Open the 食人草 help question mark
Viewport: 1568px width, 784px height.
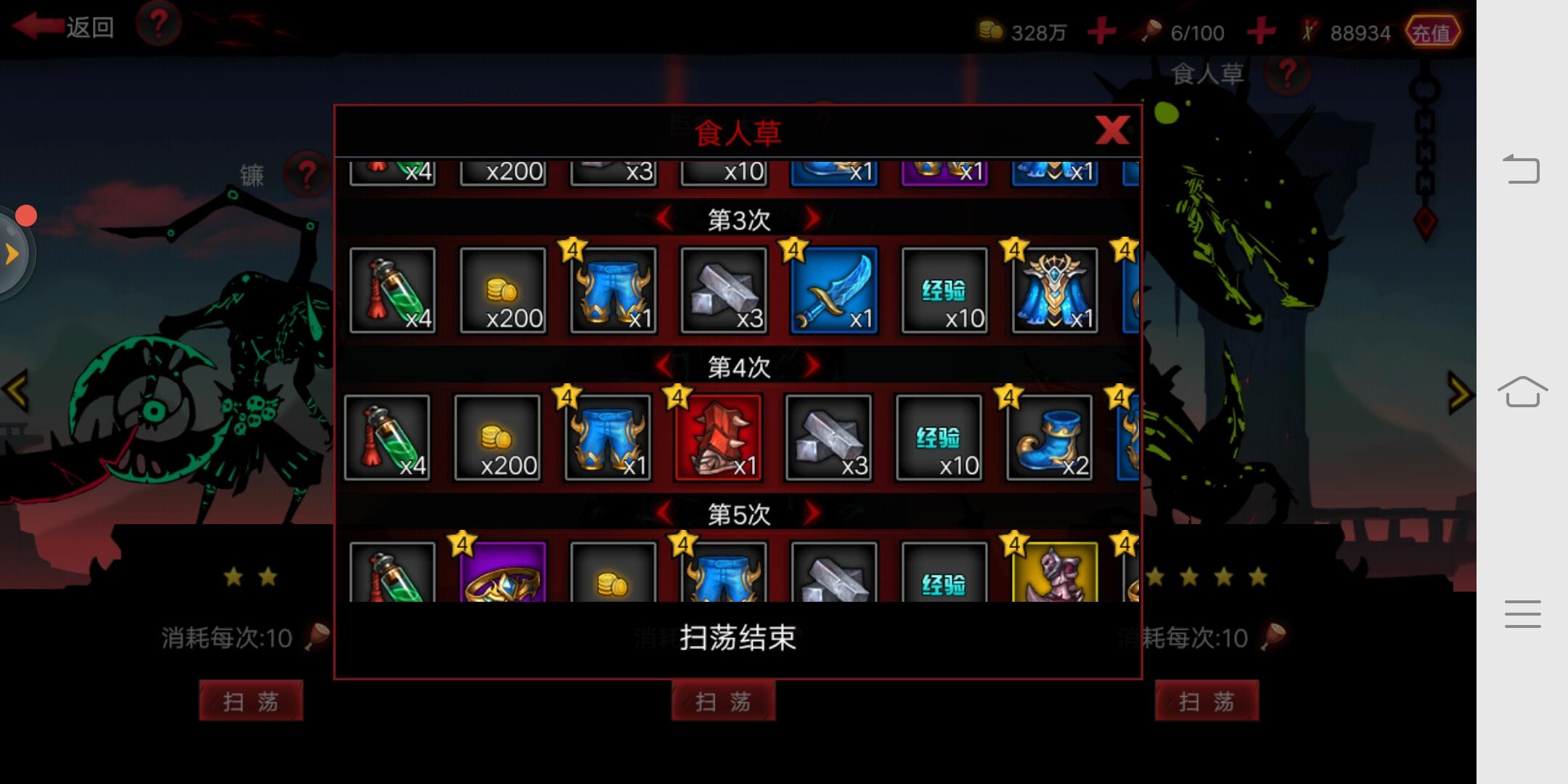click(x=1287, y=73)
